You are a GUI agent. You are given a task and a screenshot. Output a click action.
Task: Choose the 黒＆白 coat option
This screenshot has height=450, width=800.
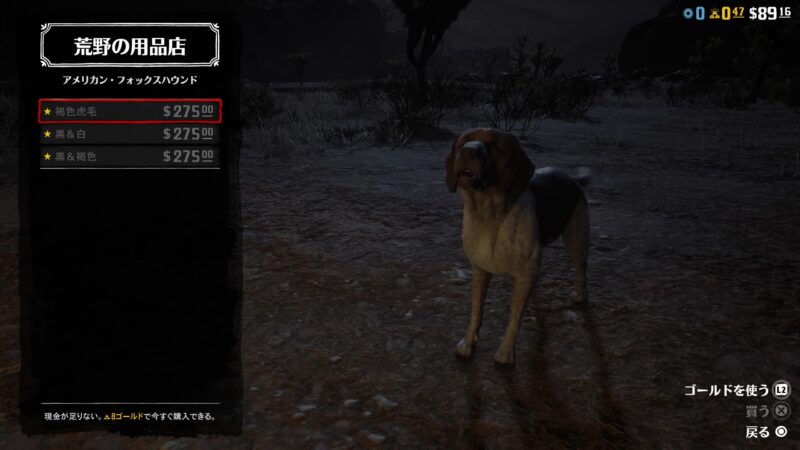click(x=130, y=134)
